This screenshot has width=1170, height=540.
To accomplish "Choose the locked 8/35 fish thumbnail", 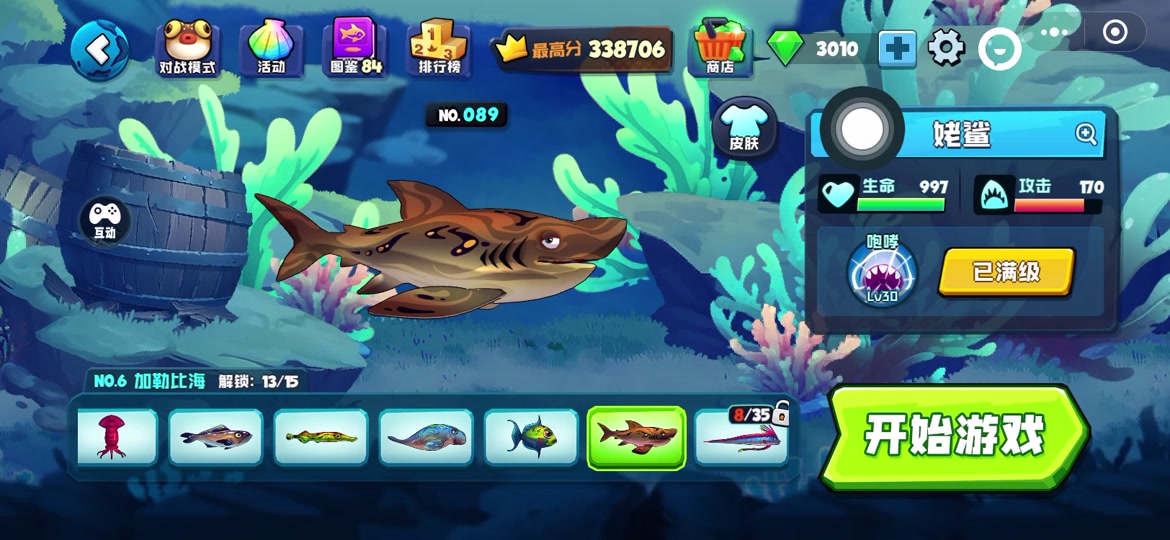I will [x=741, y=437].
